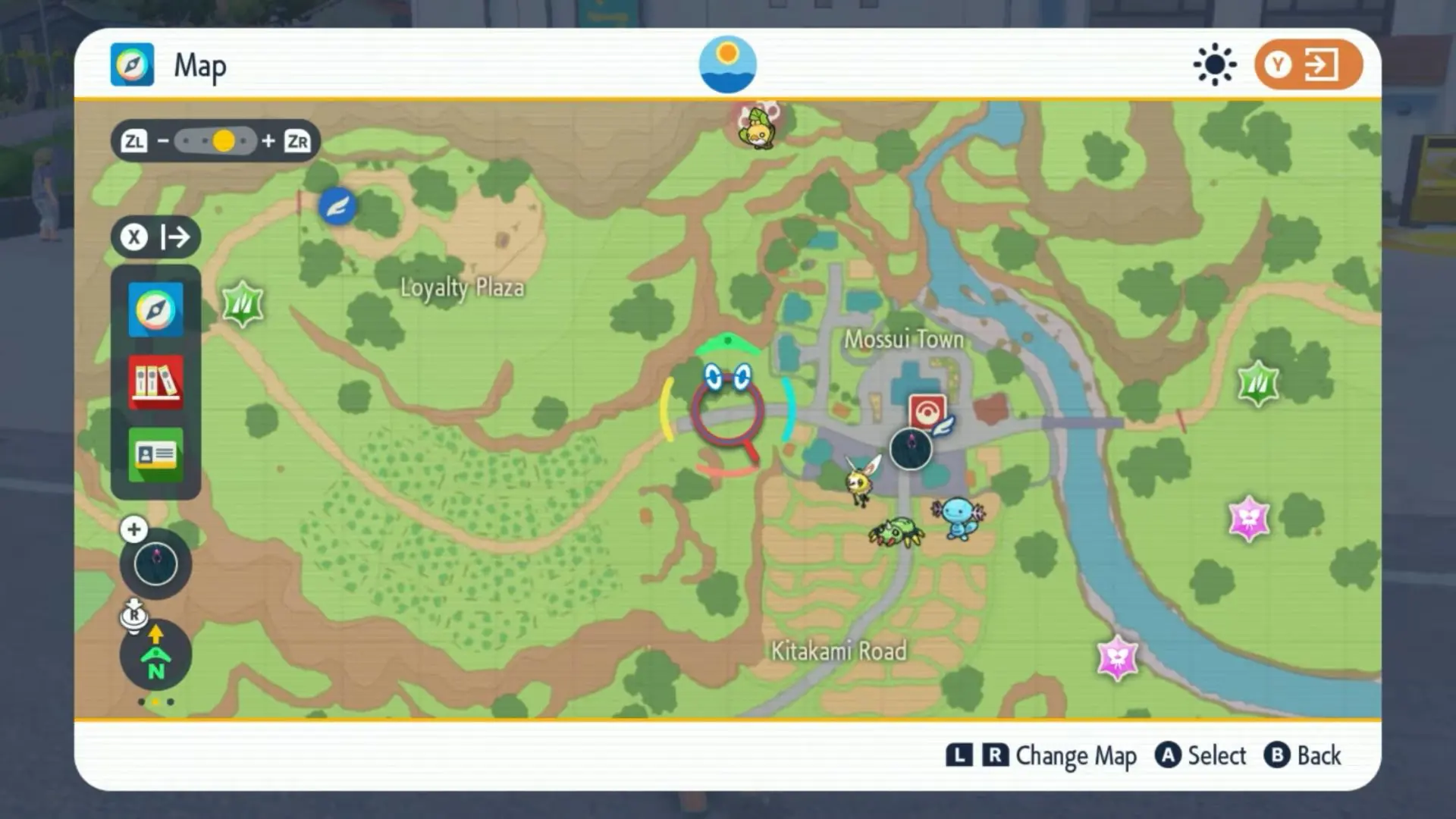Collapse the side app panel arrow
The width and height of the screenshot is (1456, 819).
tap(156, 237)
